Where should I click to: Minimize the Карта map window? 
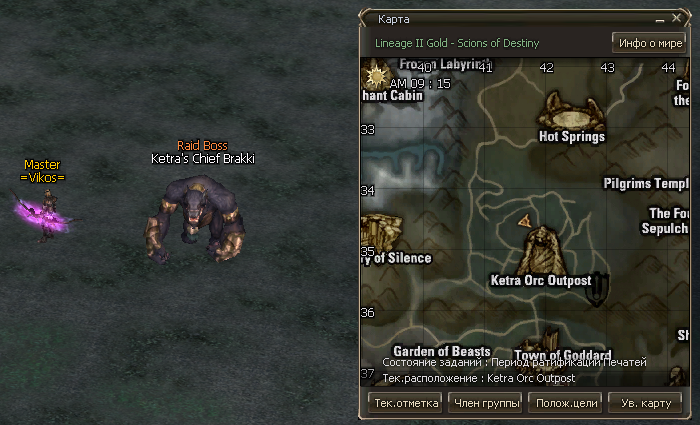coord(660,19)
